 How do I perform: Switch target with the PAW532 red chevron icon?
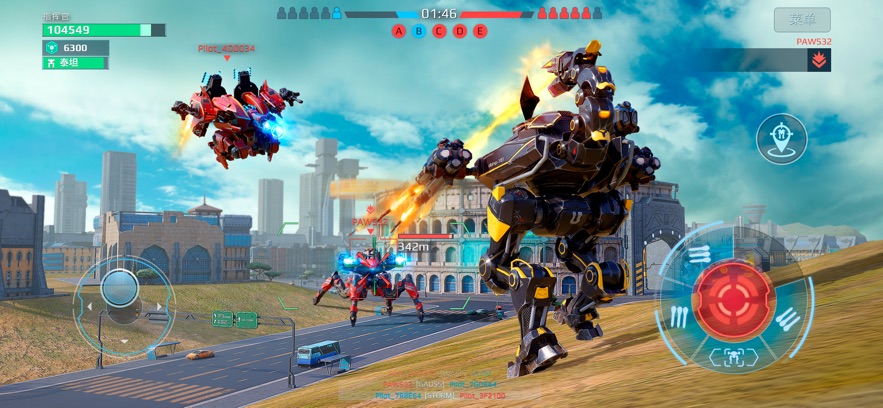(x=819, y=60)
